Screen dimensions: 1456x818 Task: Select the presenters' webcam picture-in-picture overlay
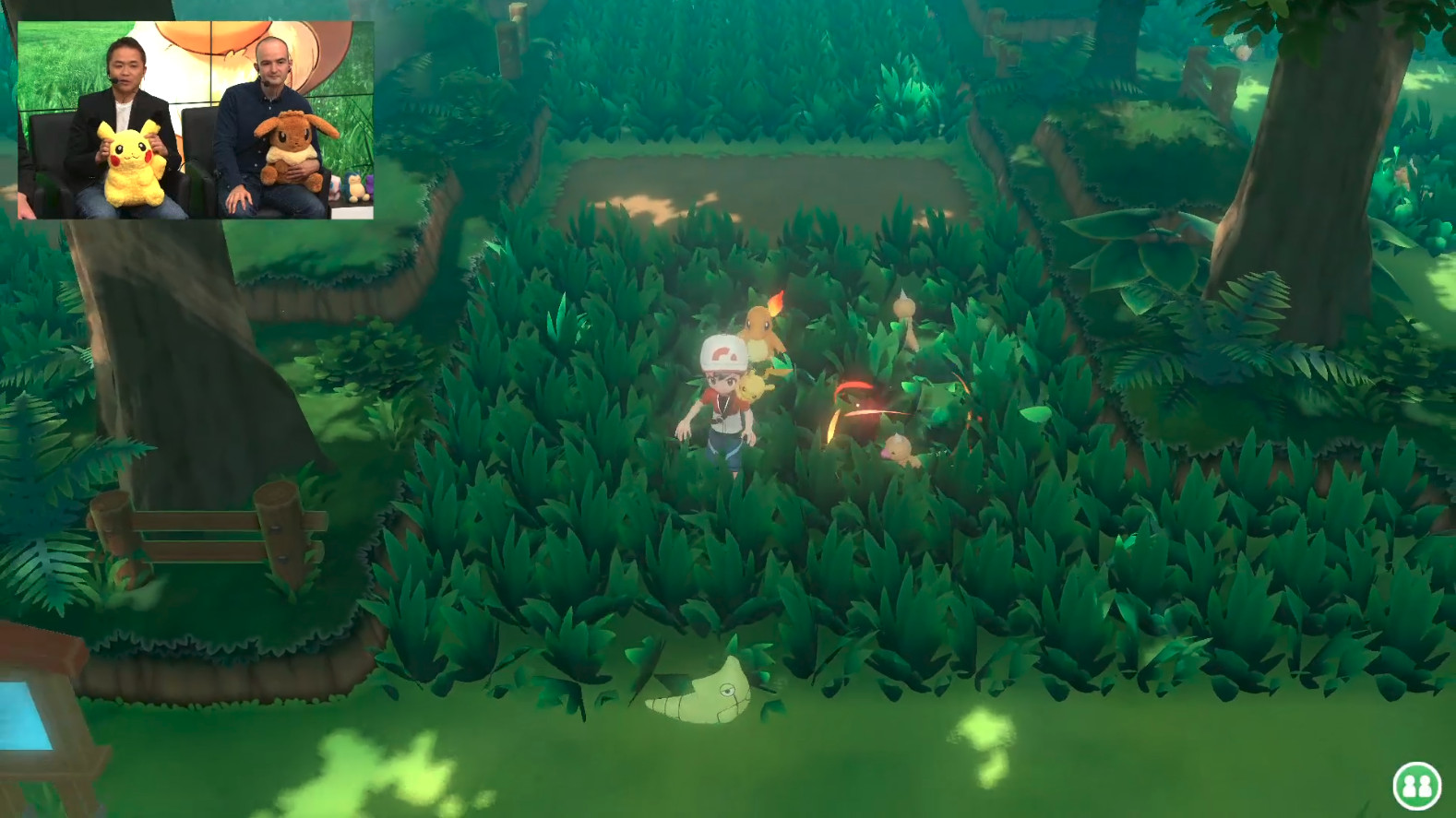196,120
